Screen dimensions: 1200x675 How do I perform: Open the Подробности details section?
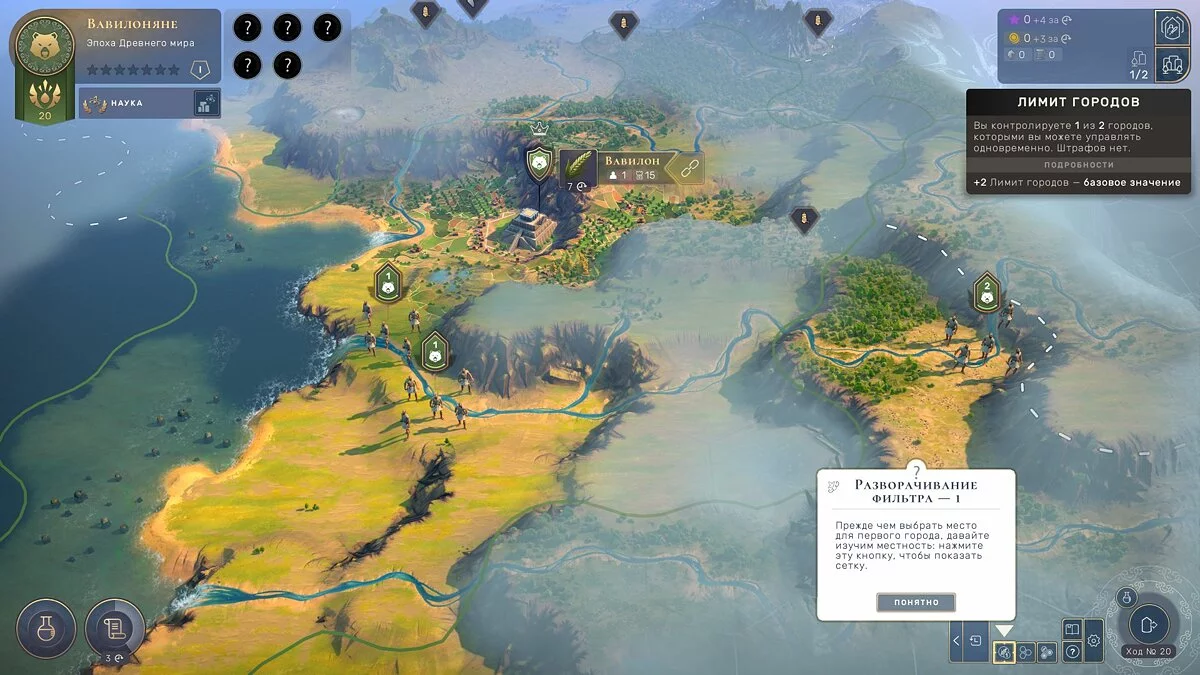tap(1078, 165)
